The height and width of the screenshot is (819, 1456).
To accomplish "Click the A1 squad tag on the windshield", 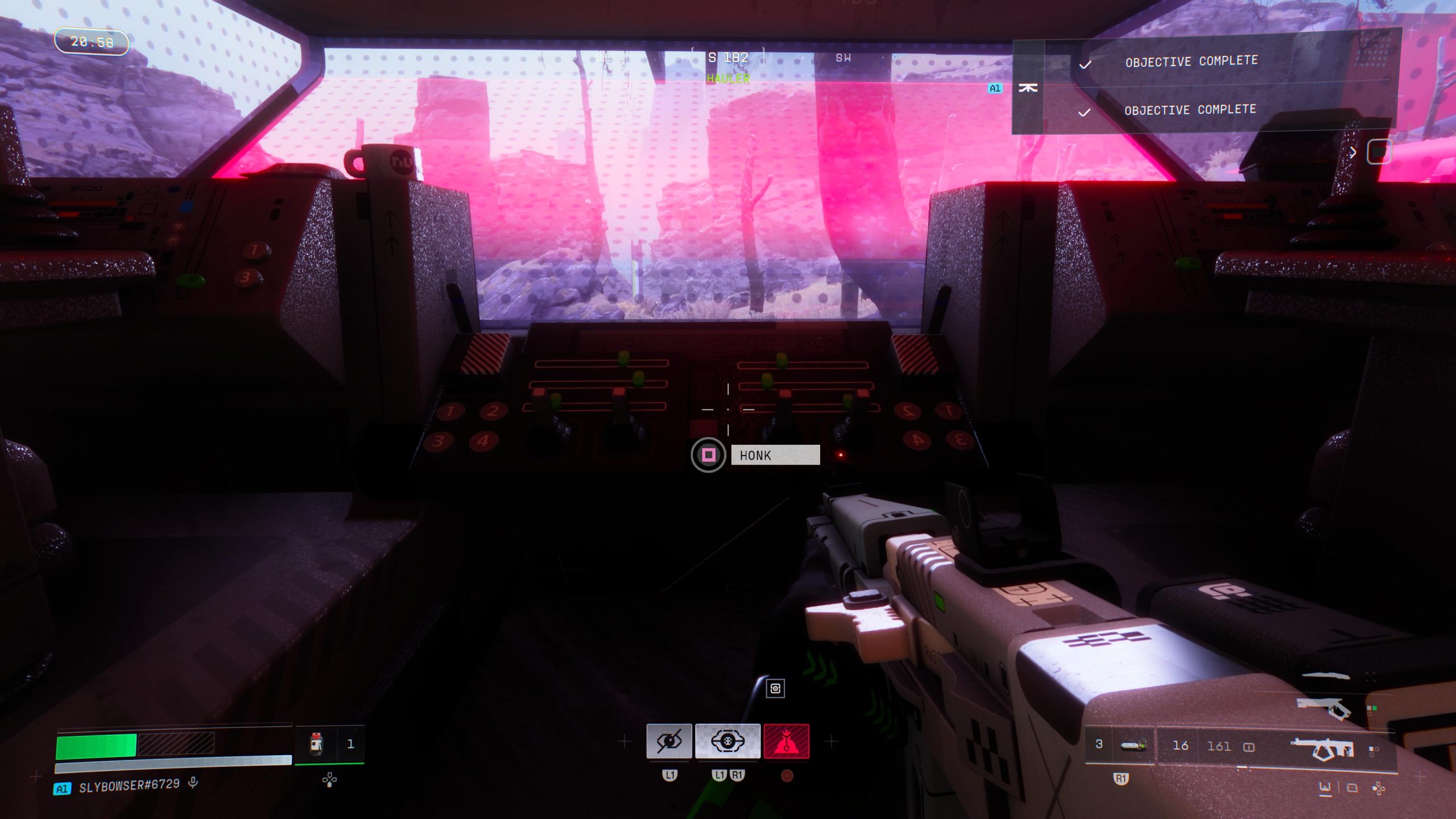I will point(995,88).
